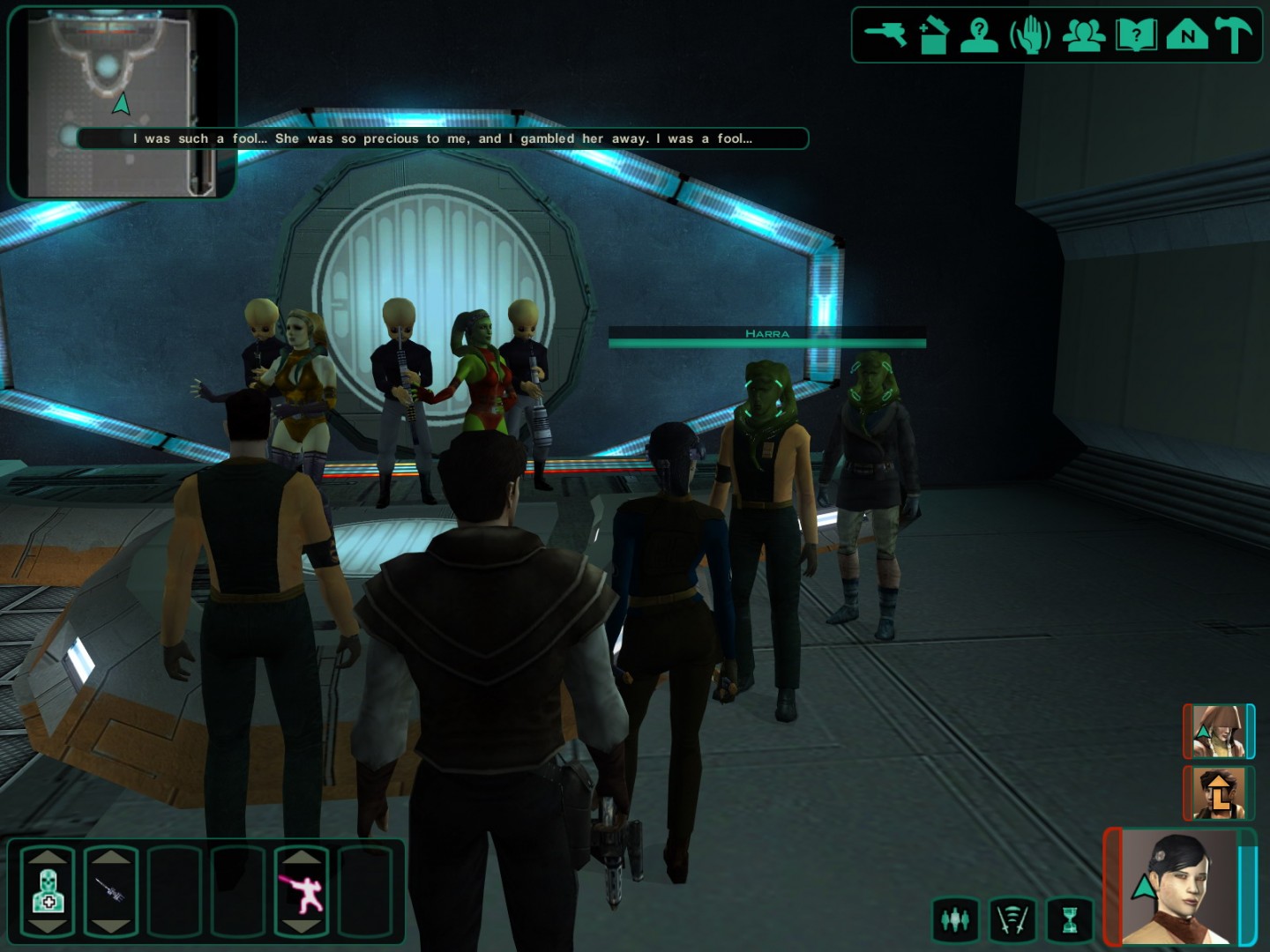Pause the game with the hourglass button

click(1069, 920)
